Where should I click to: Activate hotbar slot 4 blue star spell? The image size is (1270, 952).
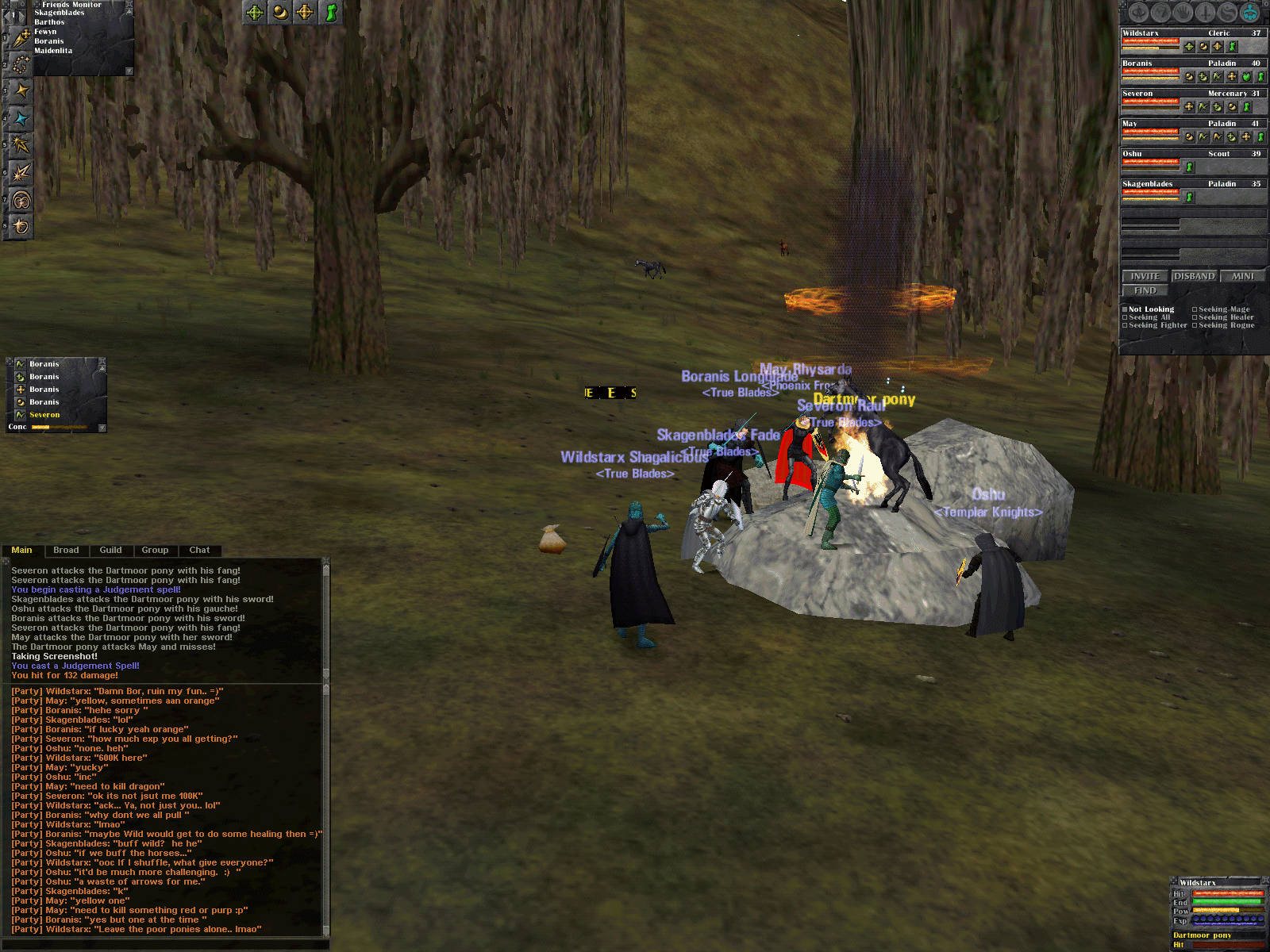(x=21, y=119)
